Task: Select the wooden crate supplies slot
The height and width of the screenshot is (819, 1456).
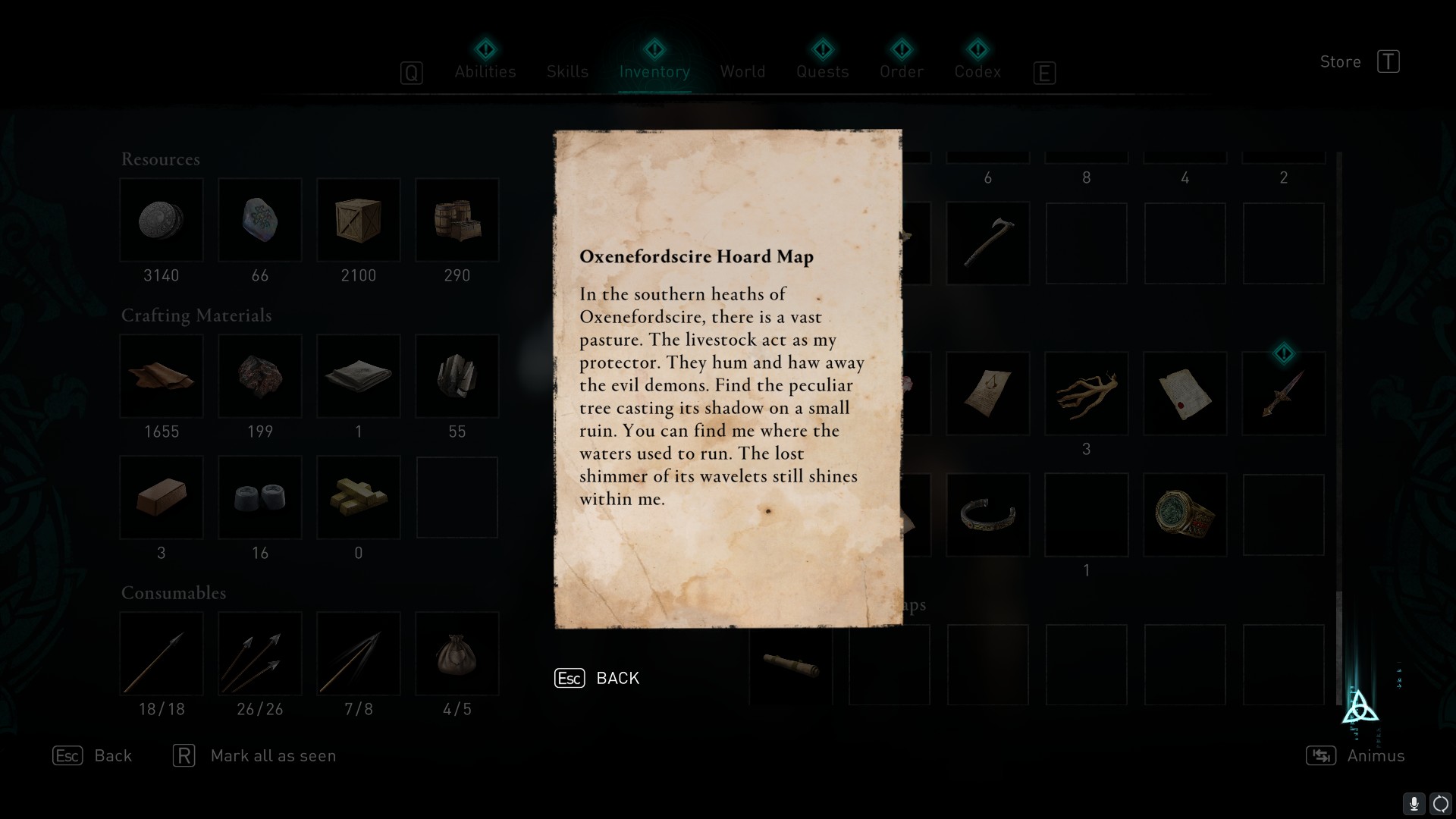Action: click(359, 221)
